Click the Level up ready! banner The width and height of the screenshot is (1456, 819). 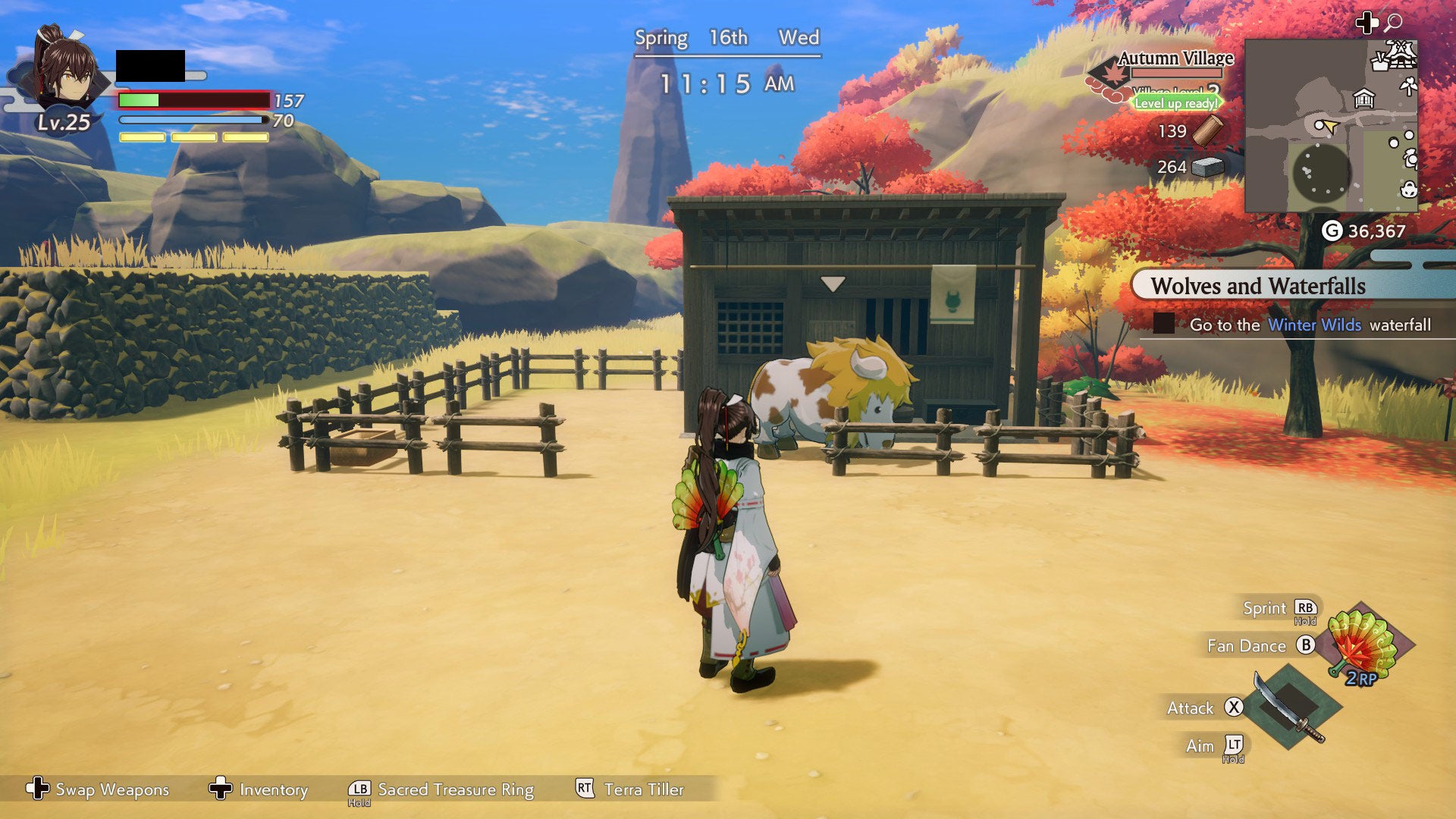click(1176, 104)
